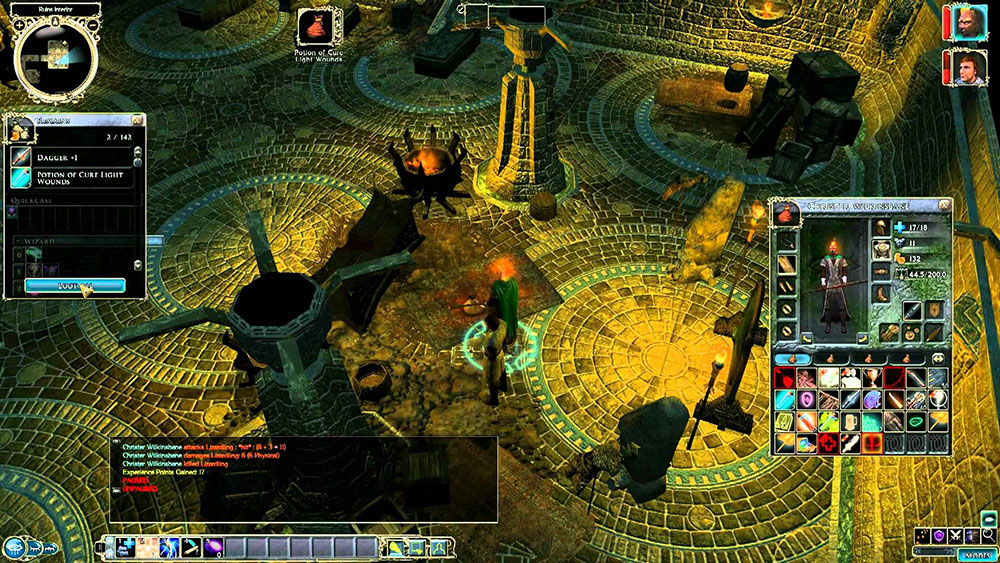Choose the second companion portrait
This screenshot has width=1000, height=563.
tap(969, 68)
